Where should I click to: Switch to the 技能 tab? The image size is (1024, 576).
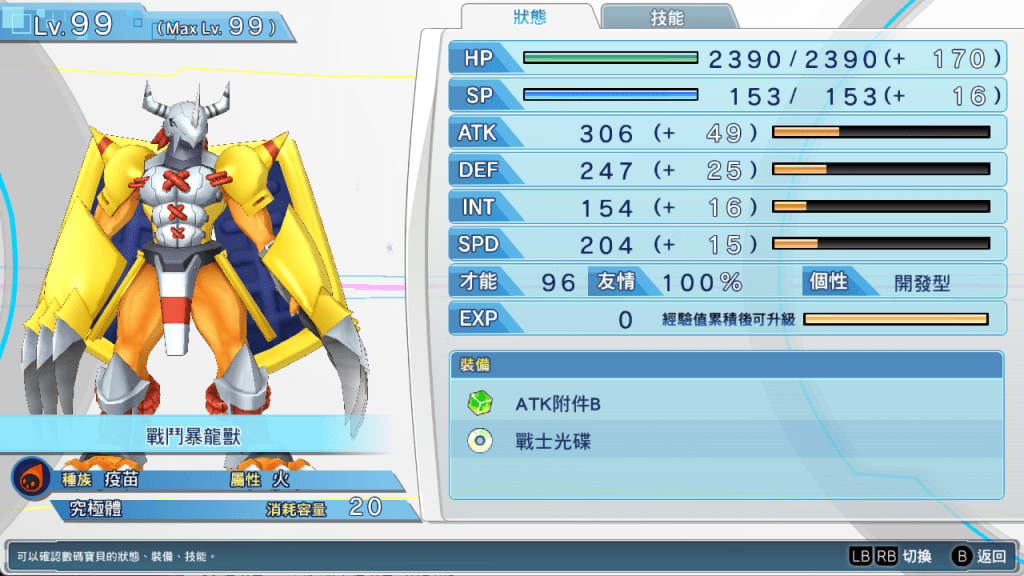click(667, 17)
